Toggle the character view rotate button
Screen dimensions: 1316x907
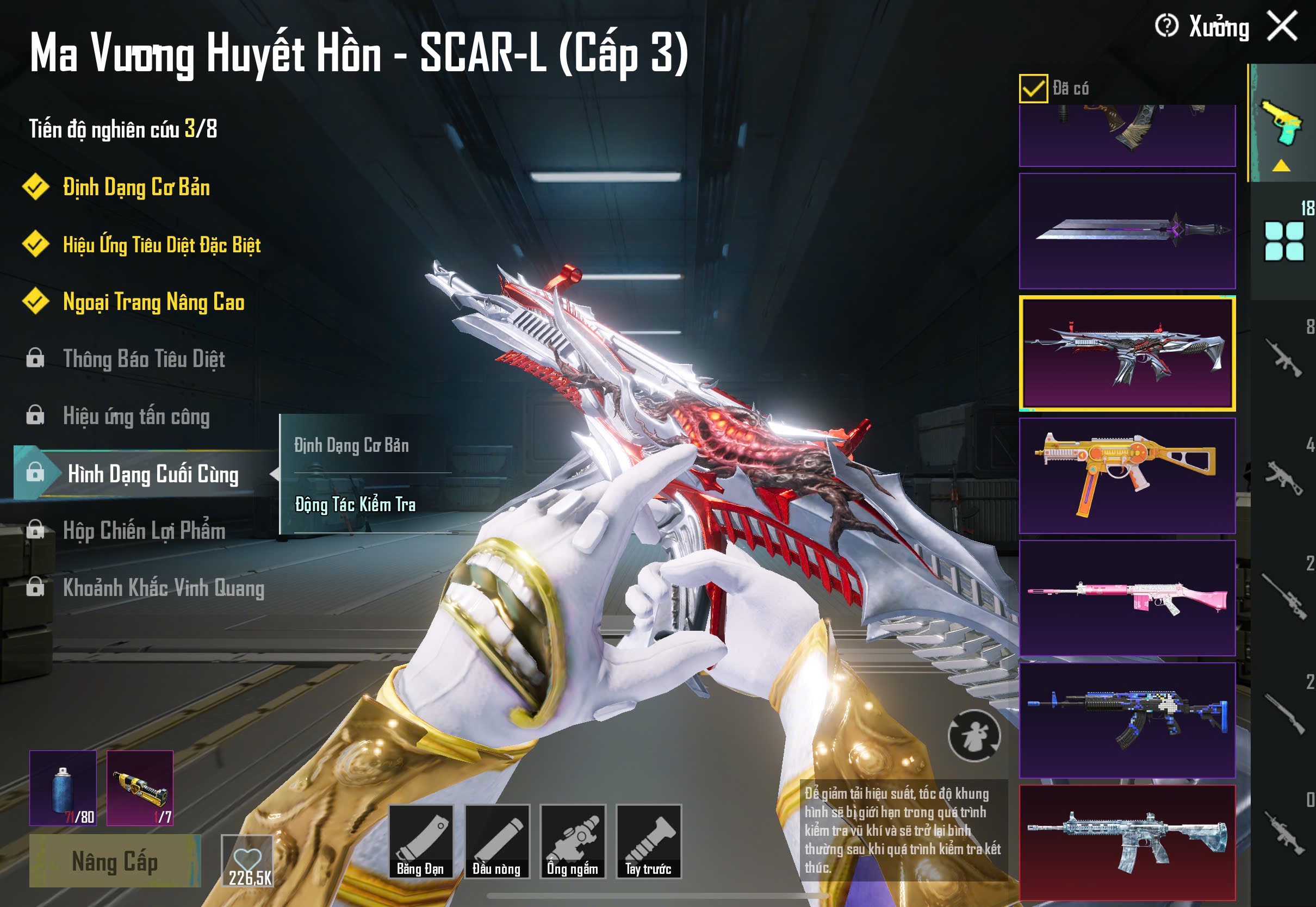pyautogui.click(x=974, y=736)
